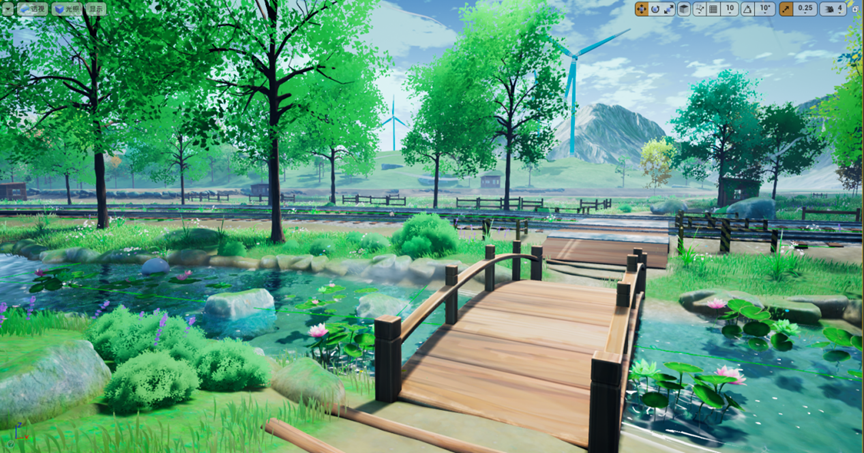This screenshot has height=453, width=864.
Task: Toggle rotation angle snapping
Action: 748,9
